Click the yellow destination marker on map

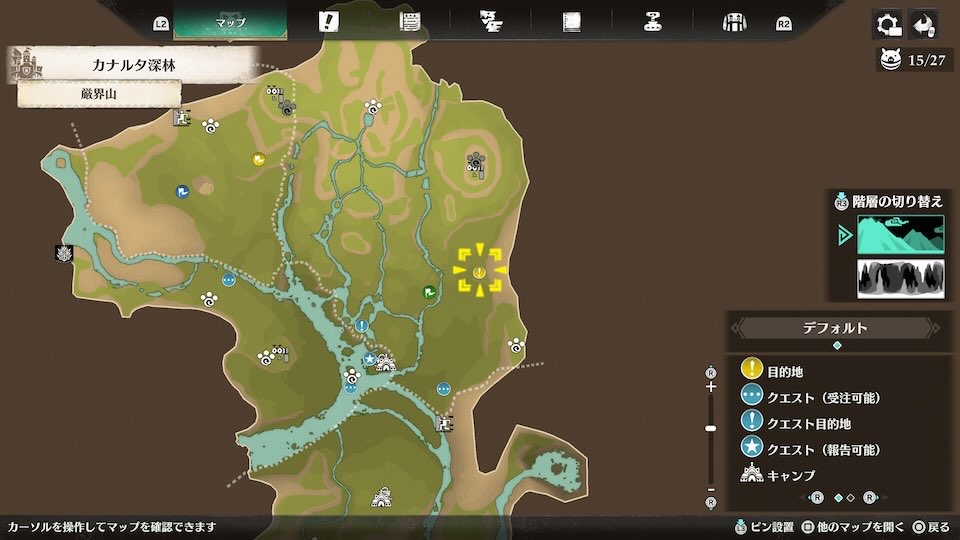[479, 272]
